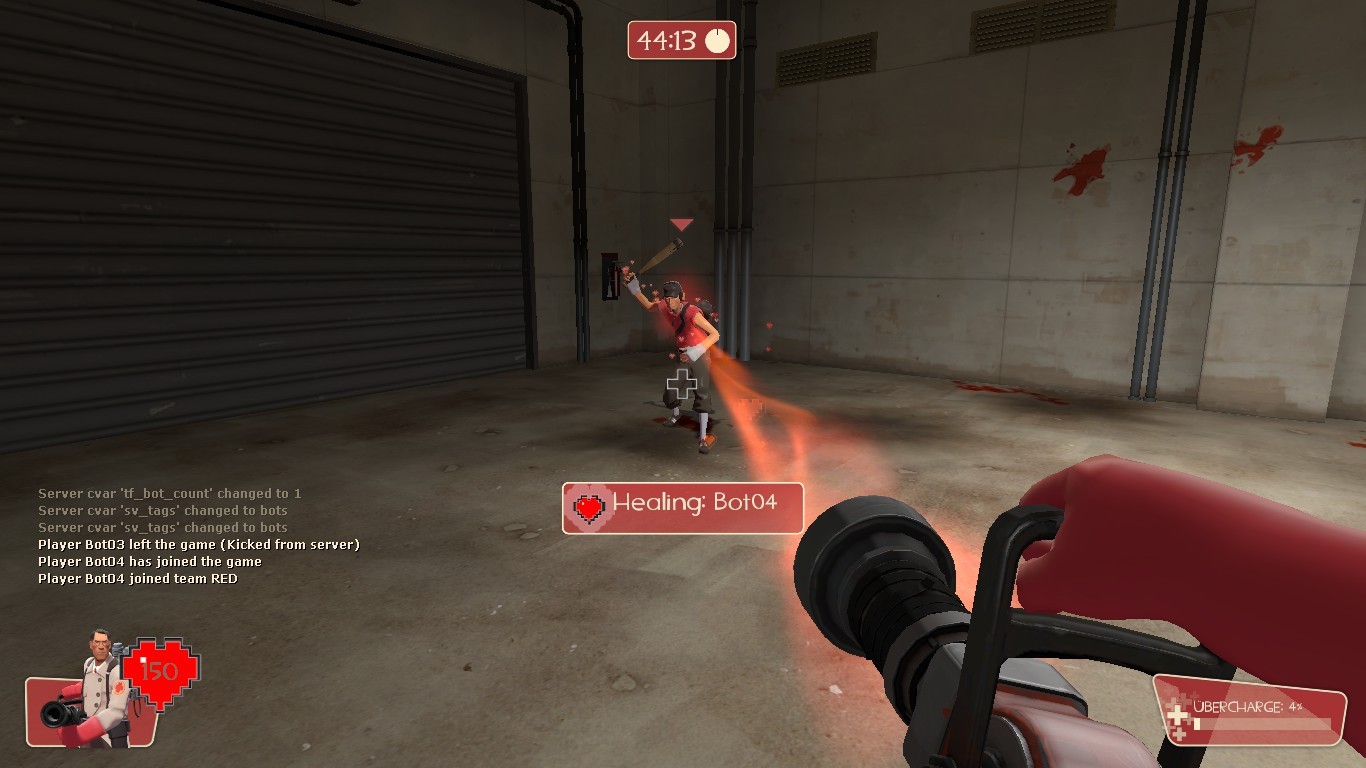This screenshot has height=768, width=1366.
Task: Select the message 'Player Bot03 left the game'
Action: [x=198, y=544]
